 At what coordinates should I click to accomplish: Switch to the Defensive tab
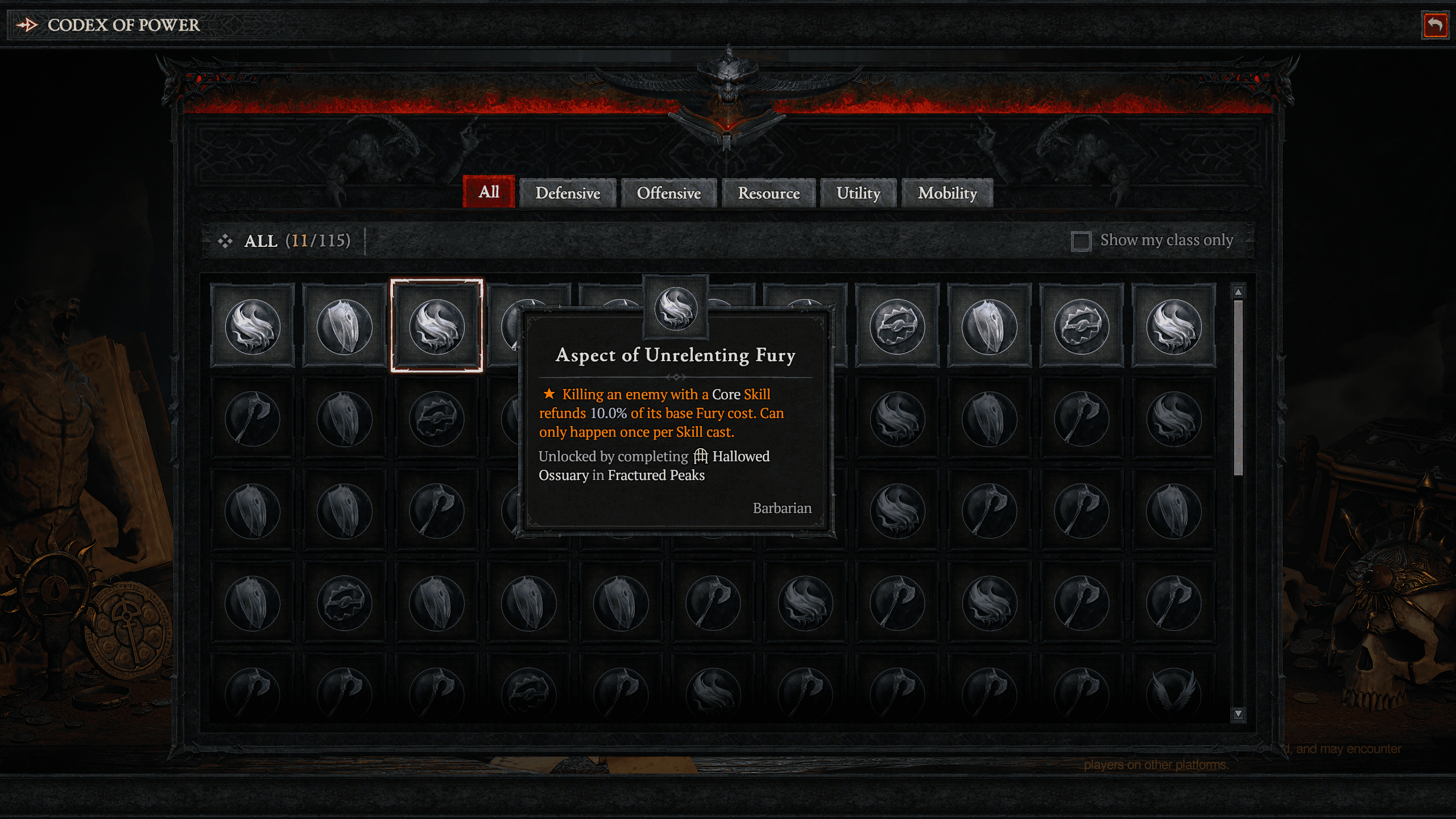(568, 193)
